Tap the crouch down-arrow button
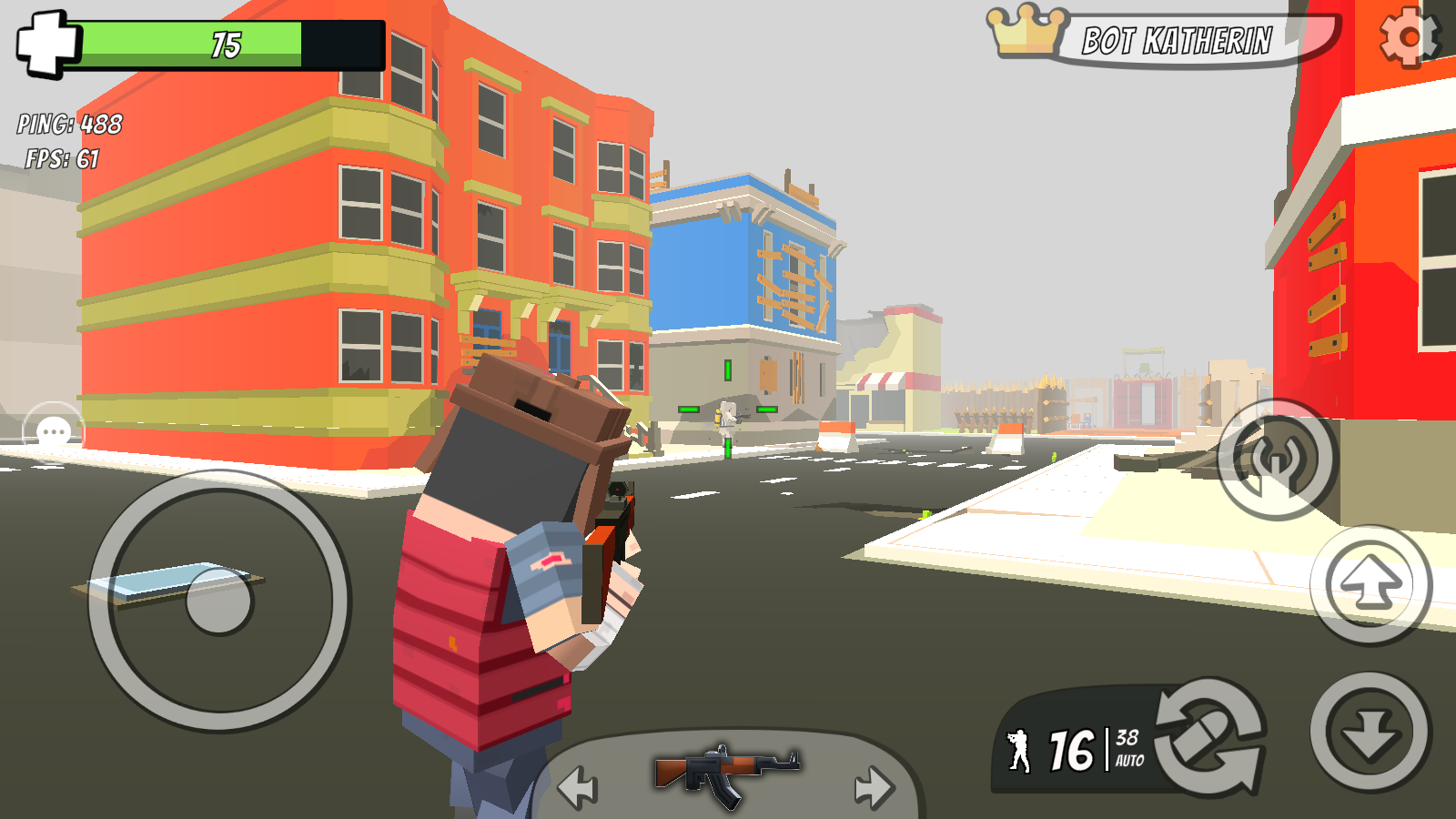The width and height of the screenshot is (1456, 819). coord(1370,732)
